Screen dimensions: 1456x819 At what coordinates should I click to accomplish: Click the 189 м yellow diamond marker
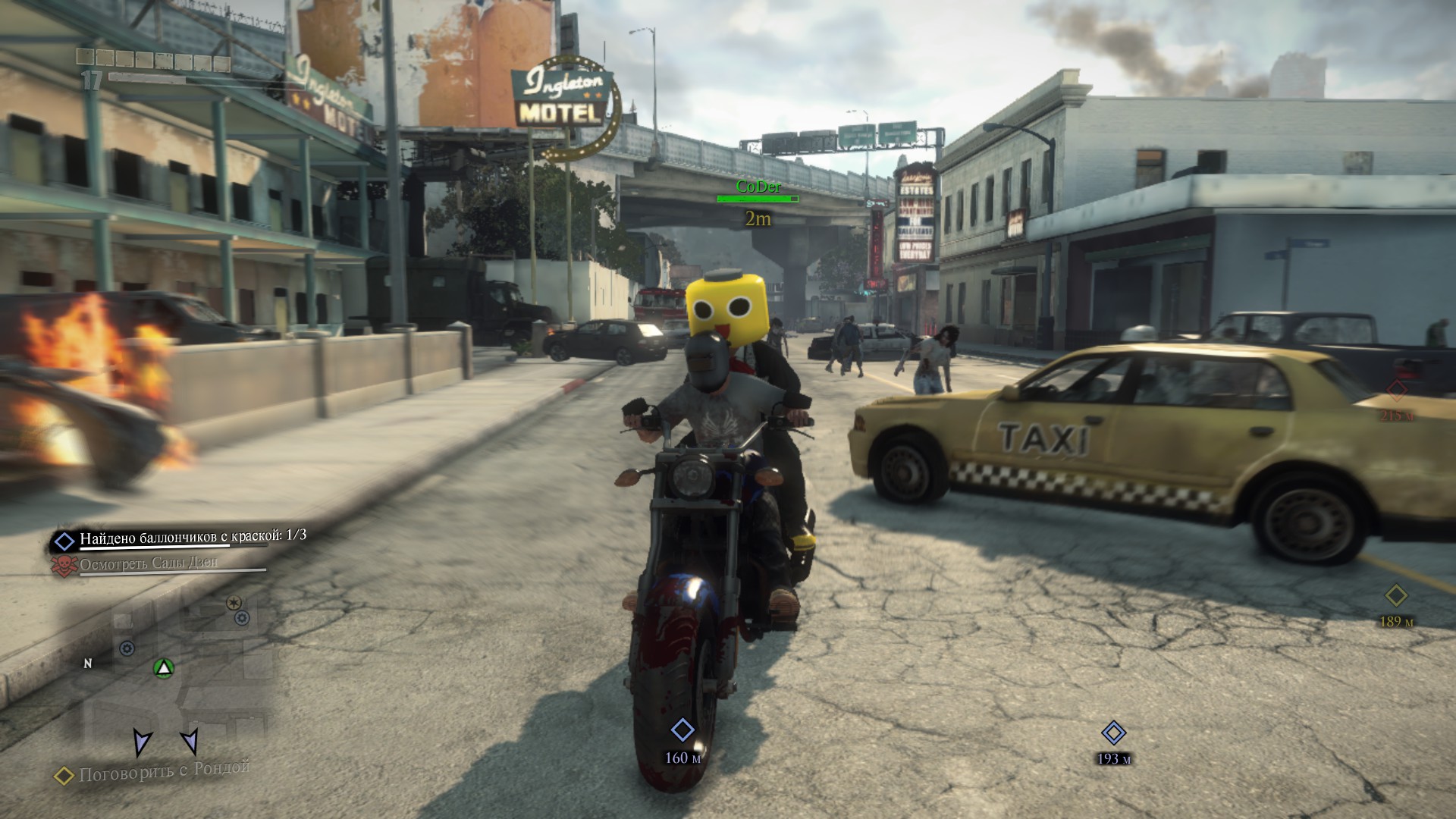1396,595
